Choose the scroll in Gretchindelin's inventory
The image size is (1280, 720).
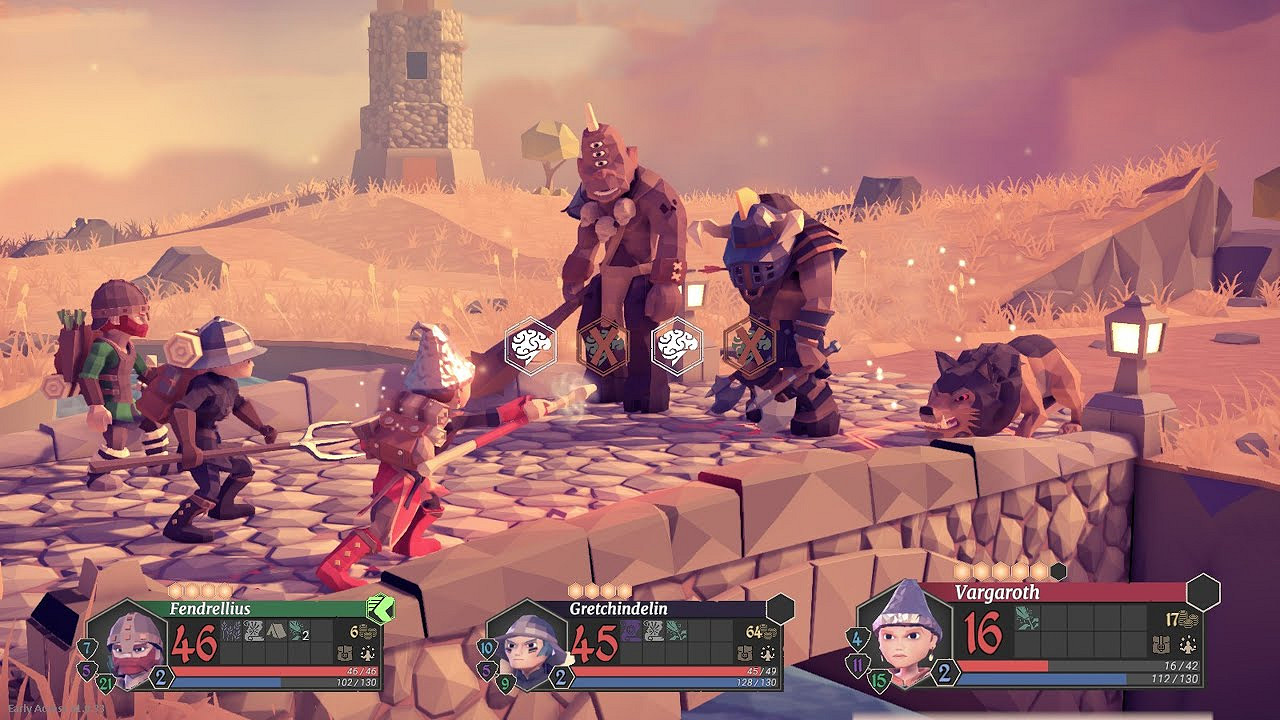[x=653, y=631]
